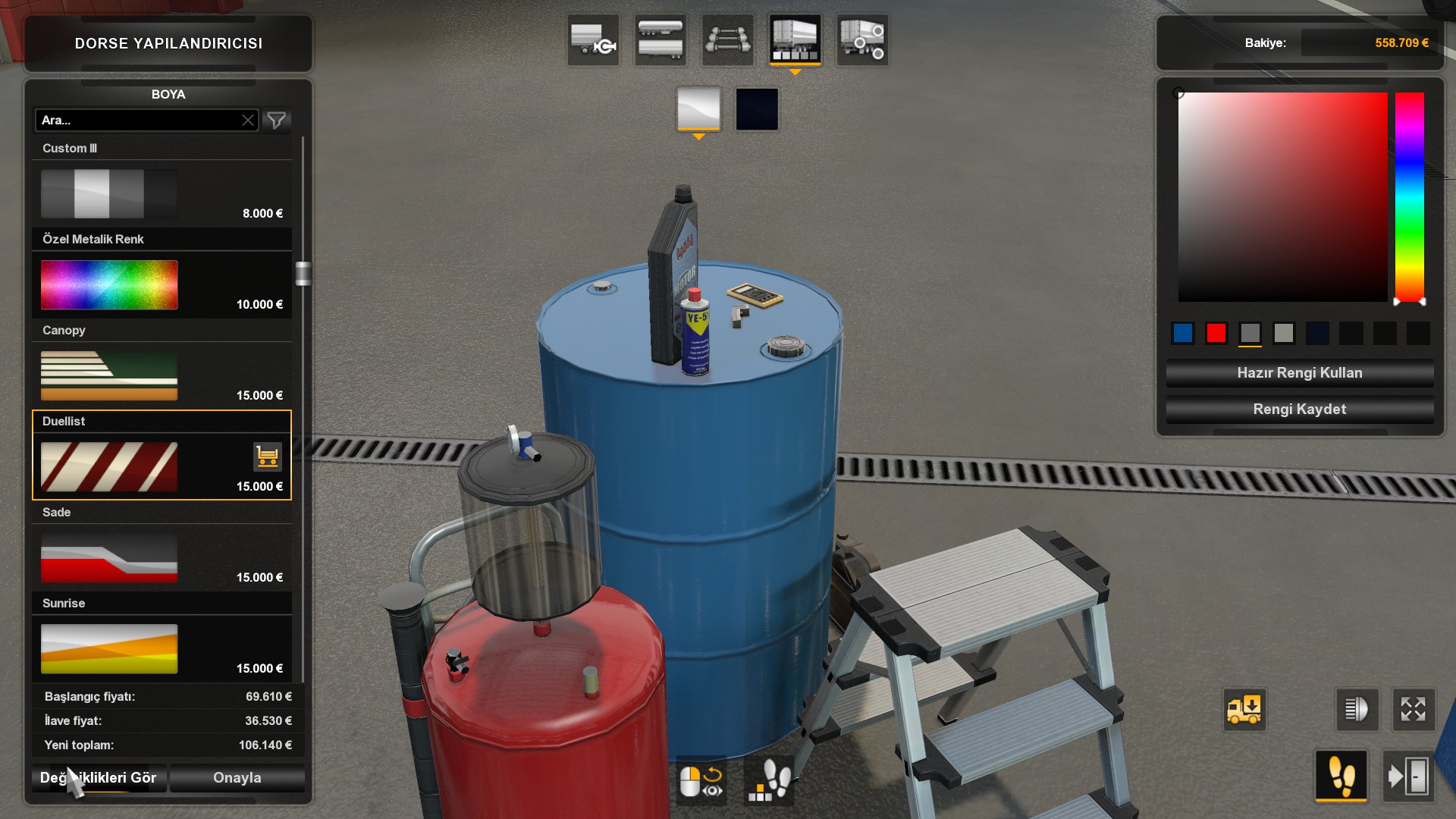Pick the Sade red paint job
Viewport: 1456px width, 819px height.
click(x=109, y=557)
